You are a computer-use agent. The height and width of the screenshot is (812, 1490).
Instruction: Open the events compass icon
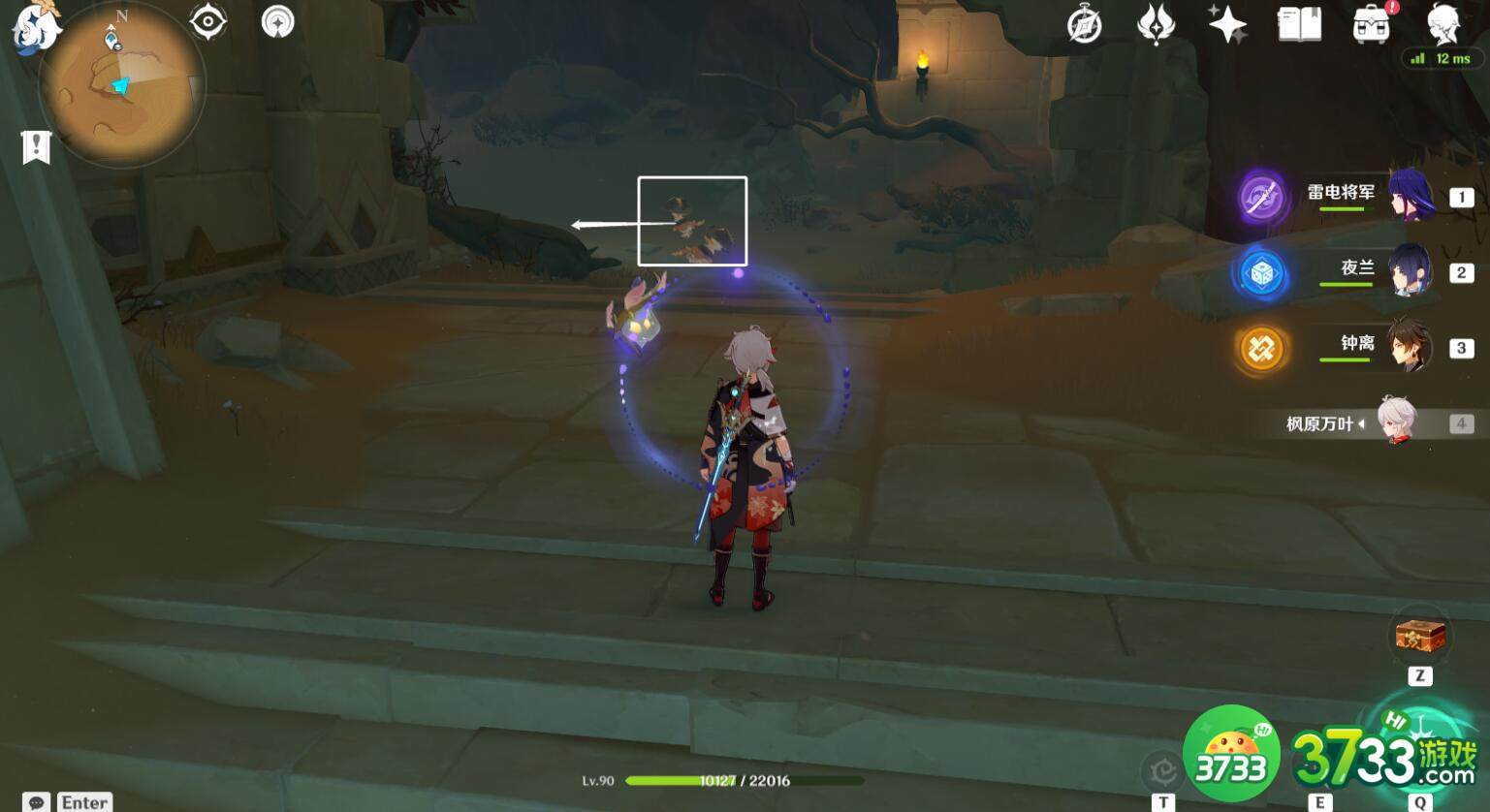tap(1084, 24)
